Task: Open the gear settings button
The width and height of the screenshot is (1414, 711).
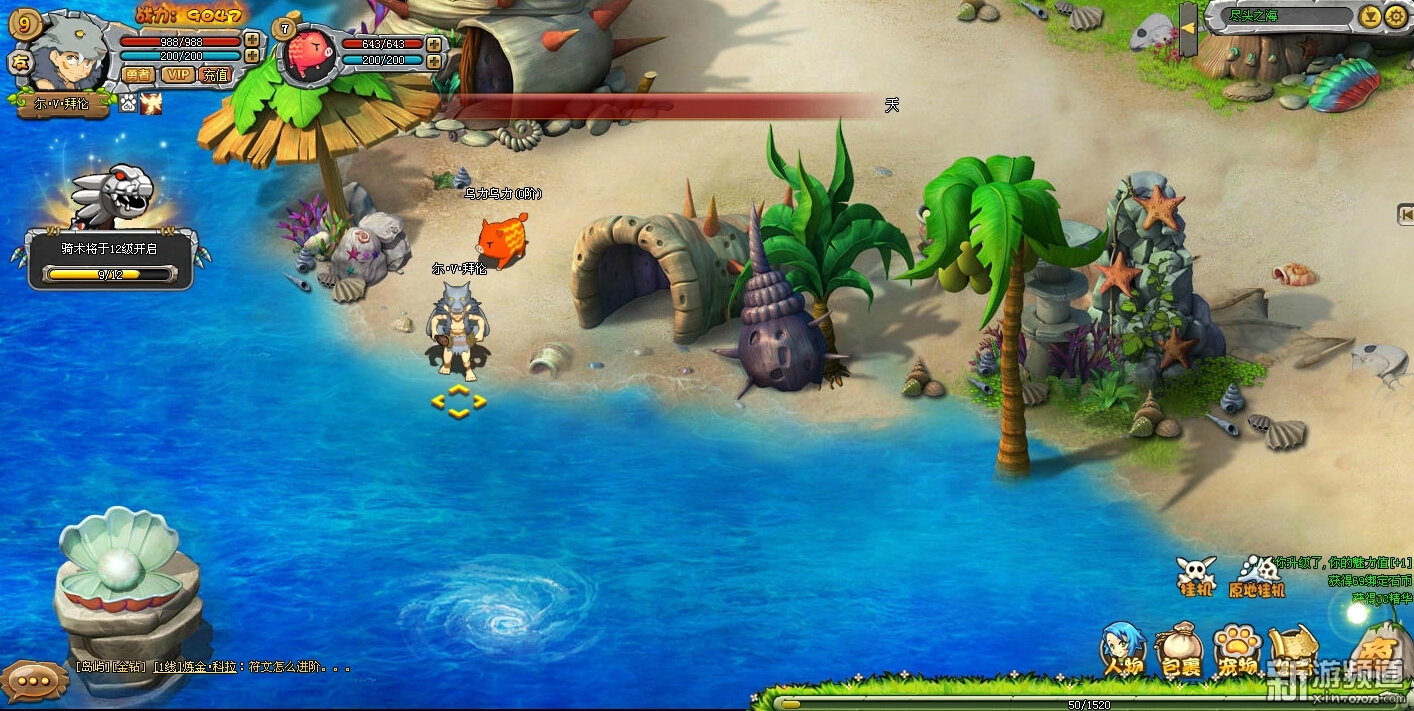Action: pyautogui.click(x=1395, y=16)
